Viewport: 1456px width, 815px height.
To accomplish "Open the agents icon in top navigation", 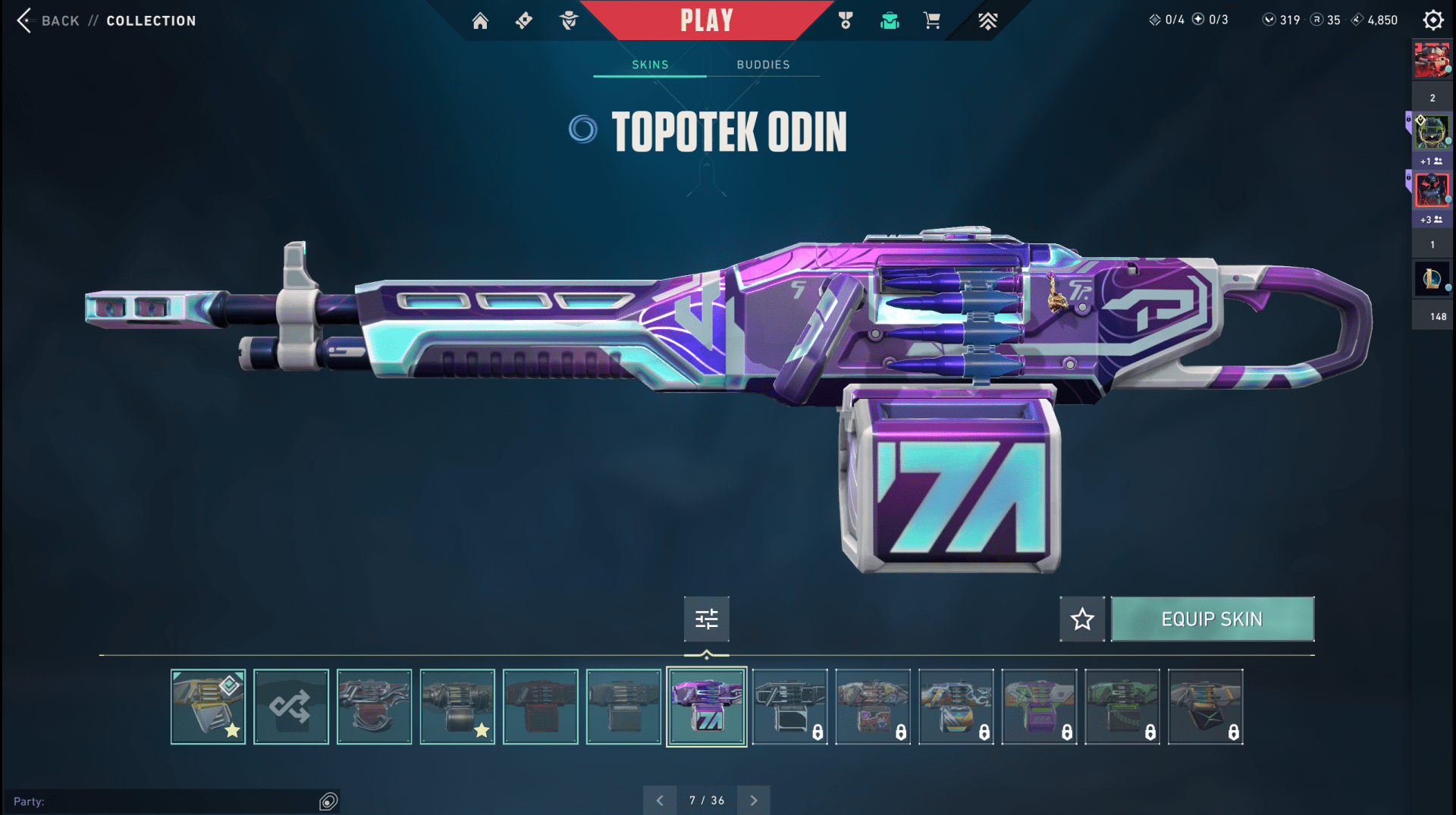I will (569, 20).
